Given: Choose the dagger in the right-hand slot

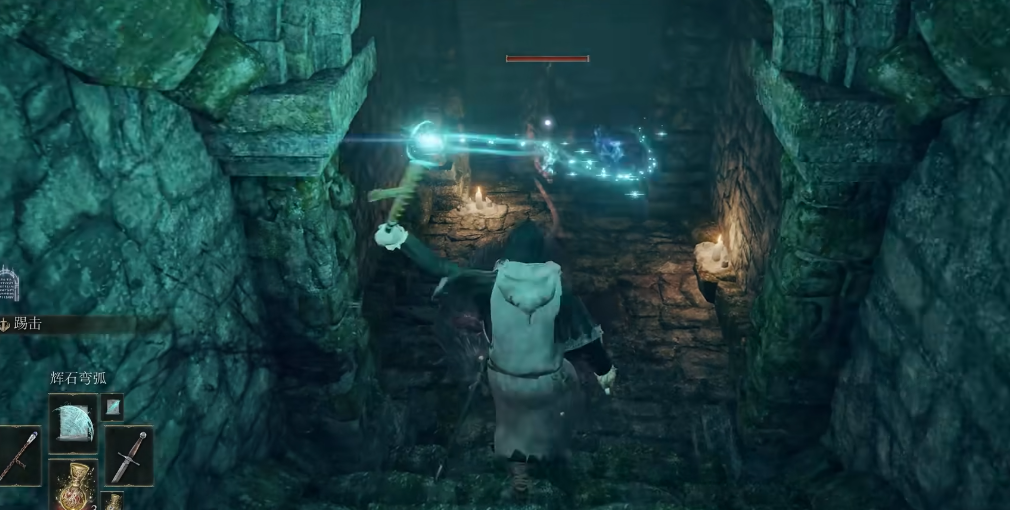Looking at the screenshot, I should [x=130, y=456].
